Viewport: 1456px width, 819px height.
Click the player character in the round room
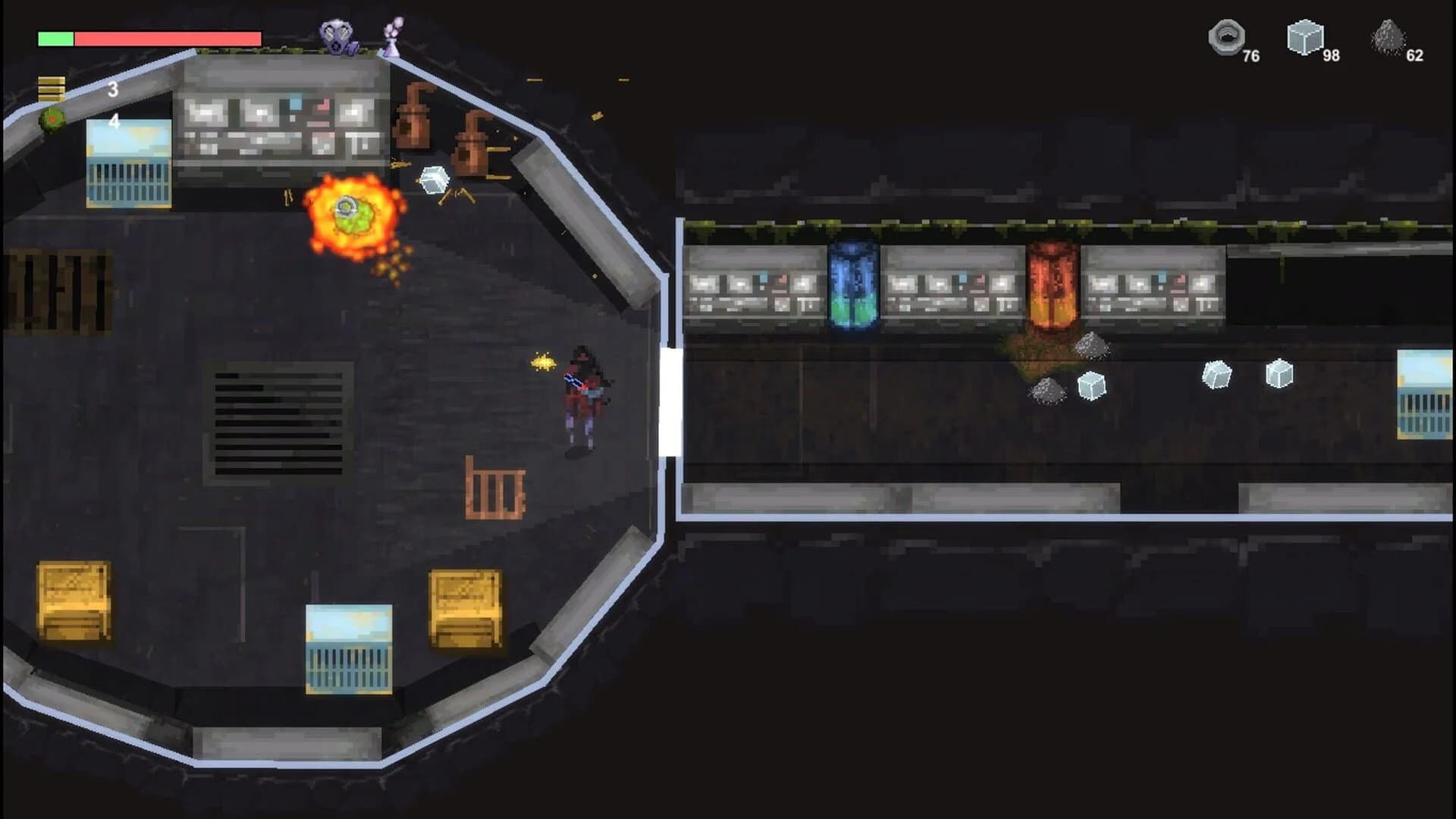[x=584, y=394]
